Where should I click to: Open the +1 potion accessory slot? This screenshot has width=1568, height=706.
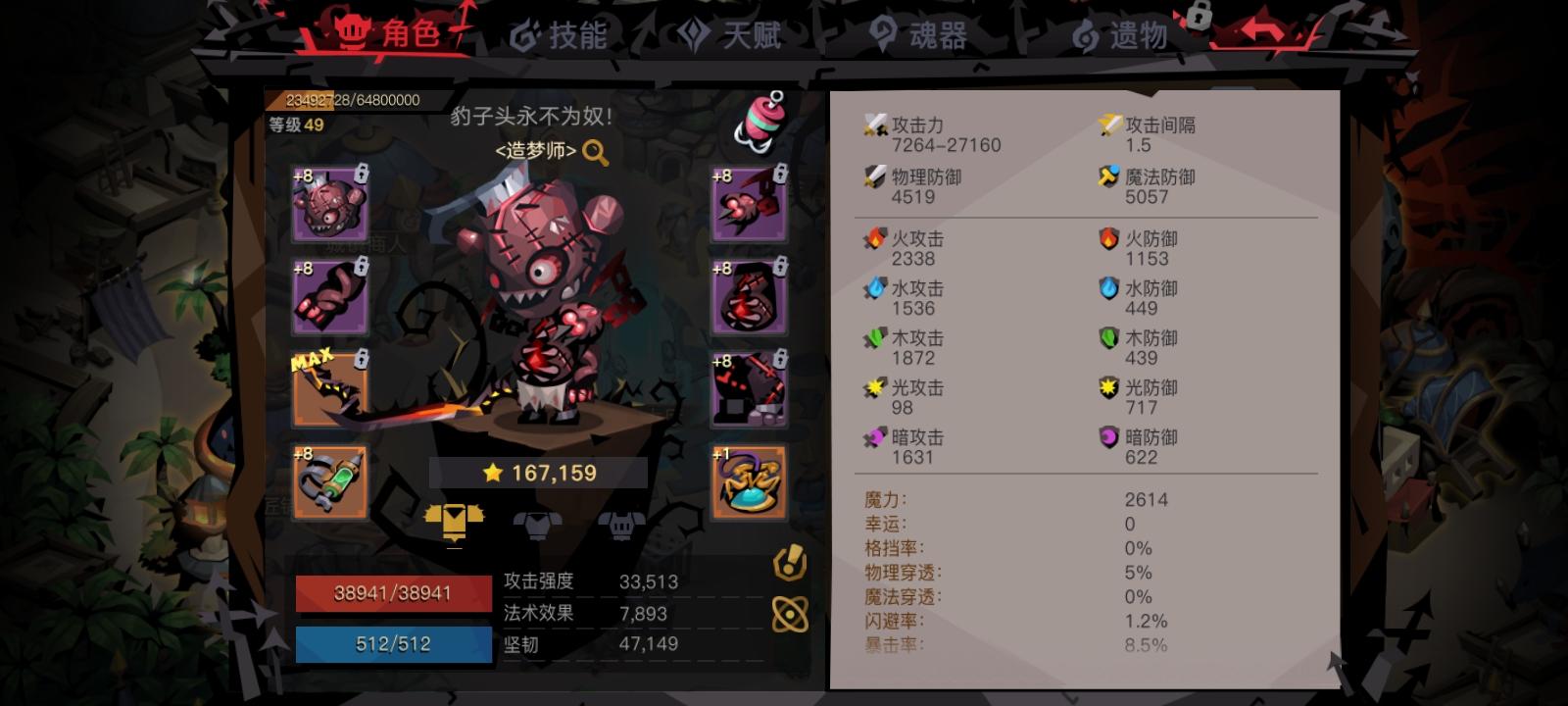tap(749, 480)
